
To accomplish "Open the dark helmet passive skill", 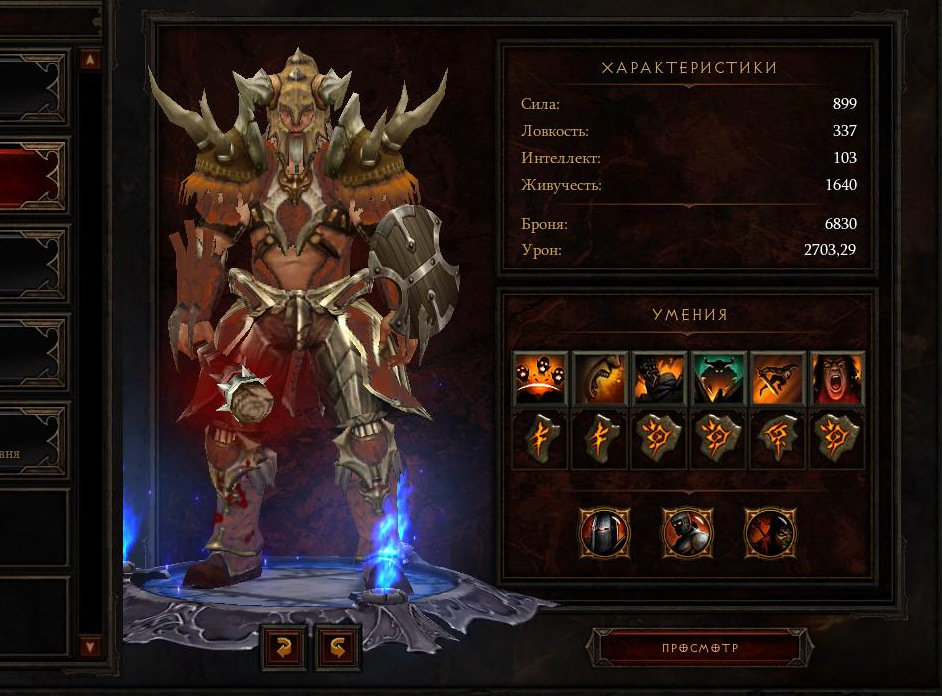I will tap(604, 532).
